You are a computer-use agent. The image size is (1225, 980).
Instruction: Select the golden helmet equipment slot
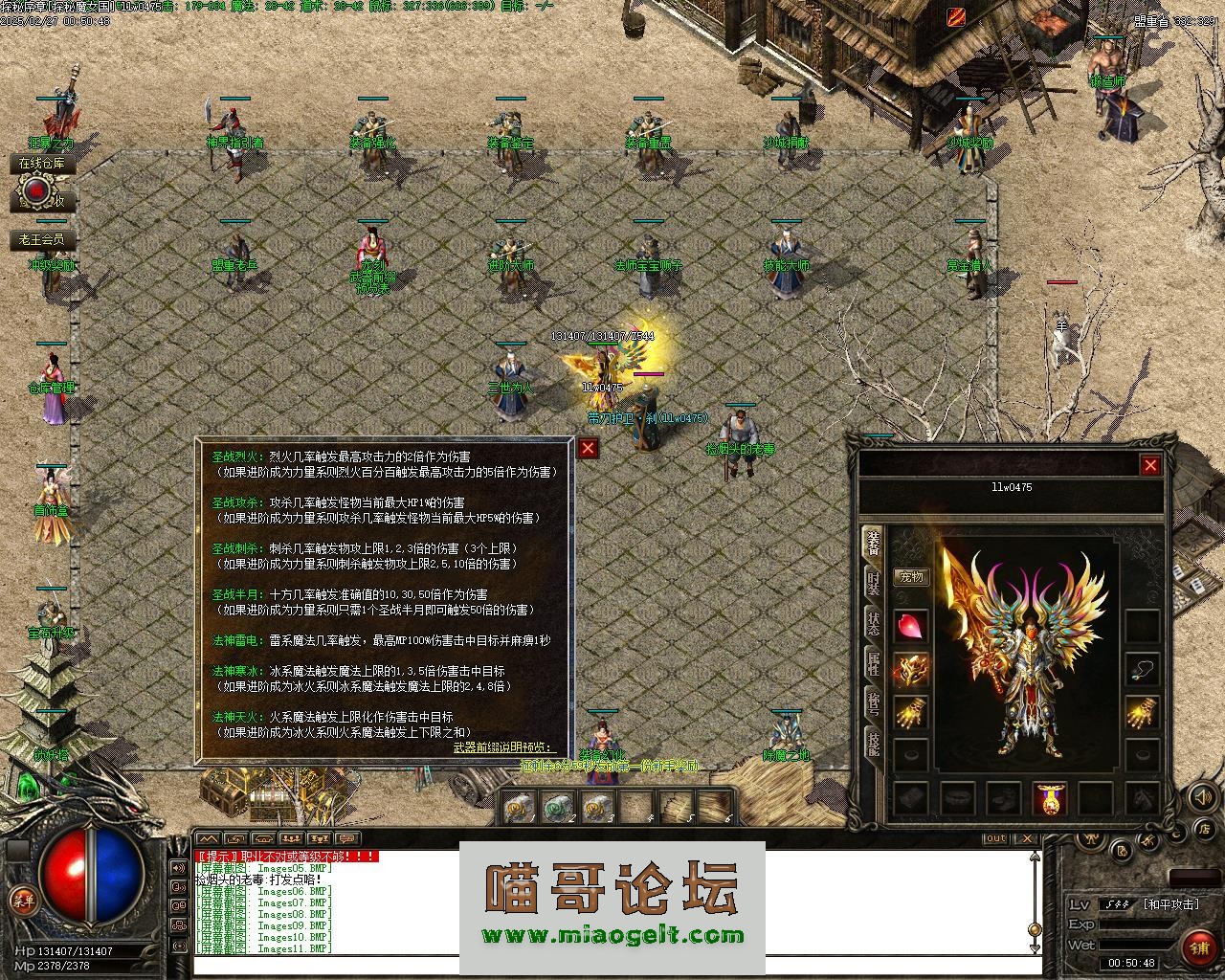911,671
